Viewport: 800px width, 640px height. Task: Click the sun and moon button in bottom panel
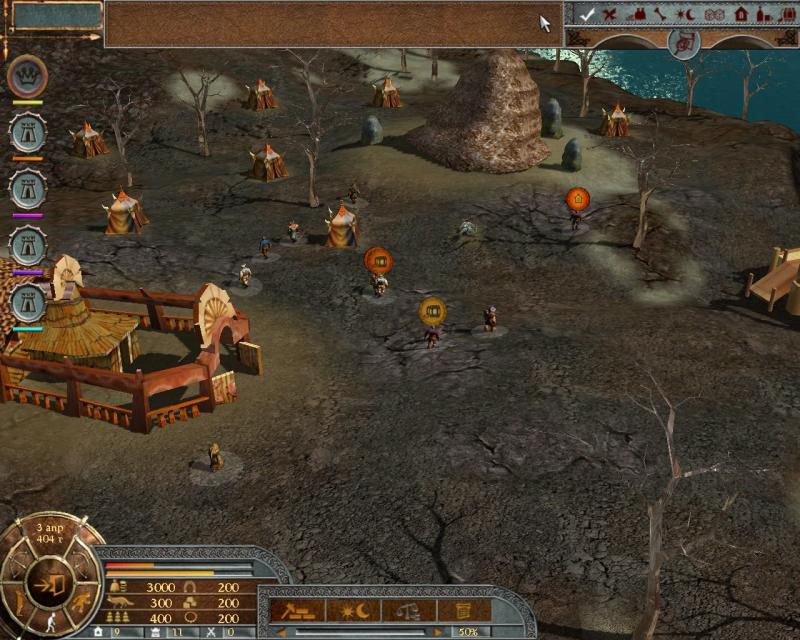tap(353, 609)
